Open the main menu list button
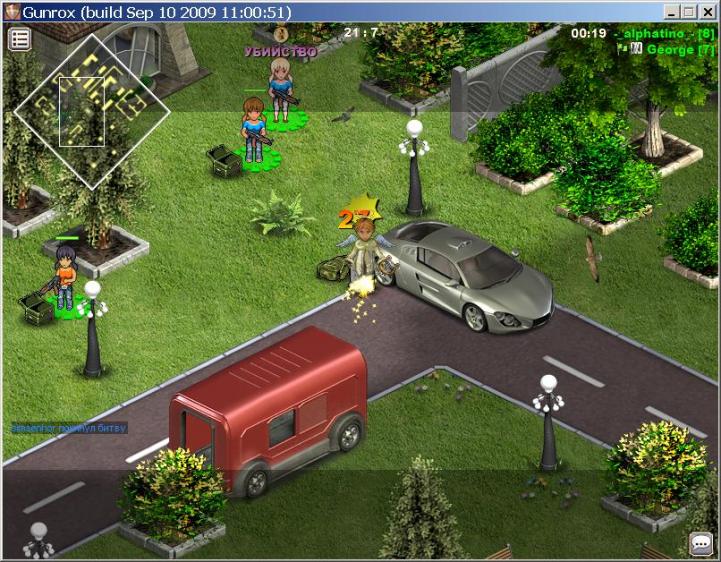The width and height of the screenshot is (721, 562). [x=20, y=39]
